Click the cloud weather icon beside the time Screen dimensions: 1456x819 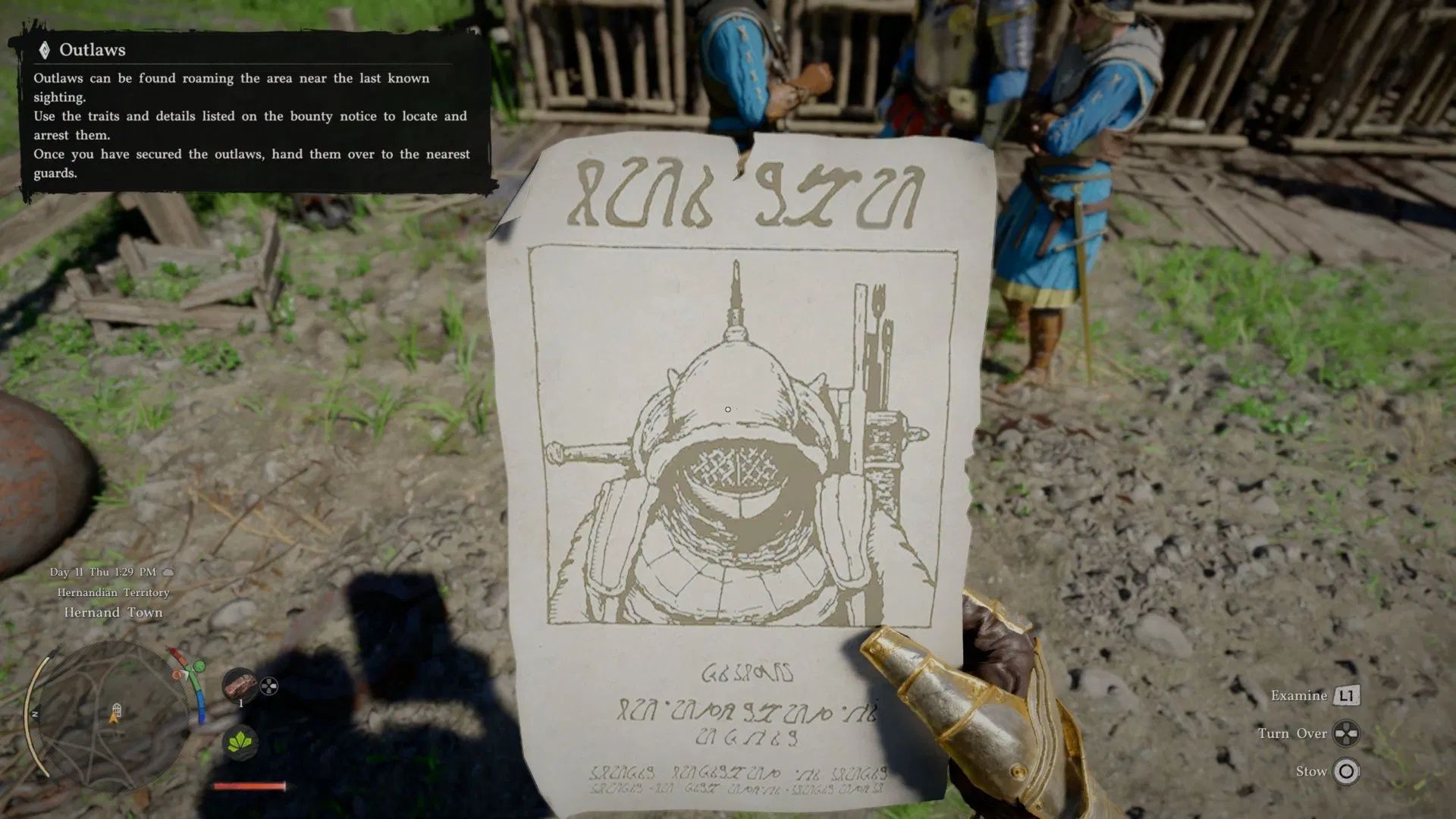click(x=168, y=571)
